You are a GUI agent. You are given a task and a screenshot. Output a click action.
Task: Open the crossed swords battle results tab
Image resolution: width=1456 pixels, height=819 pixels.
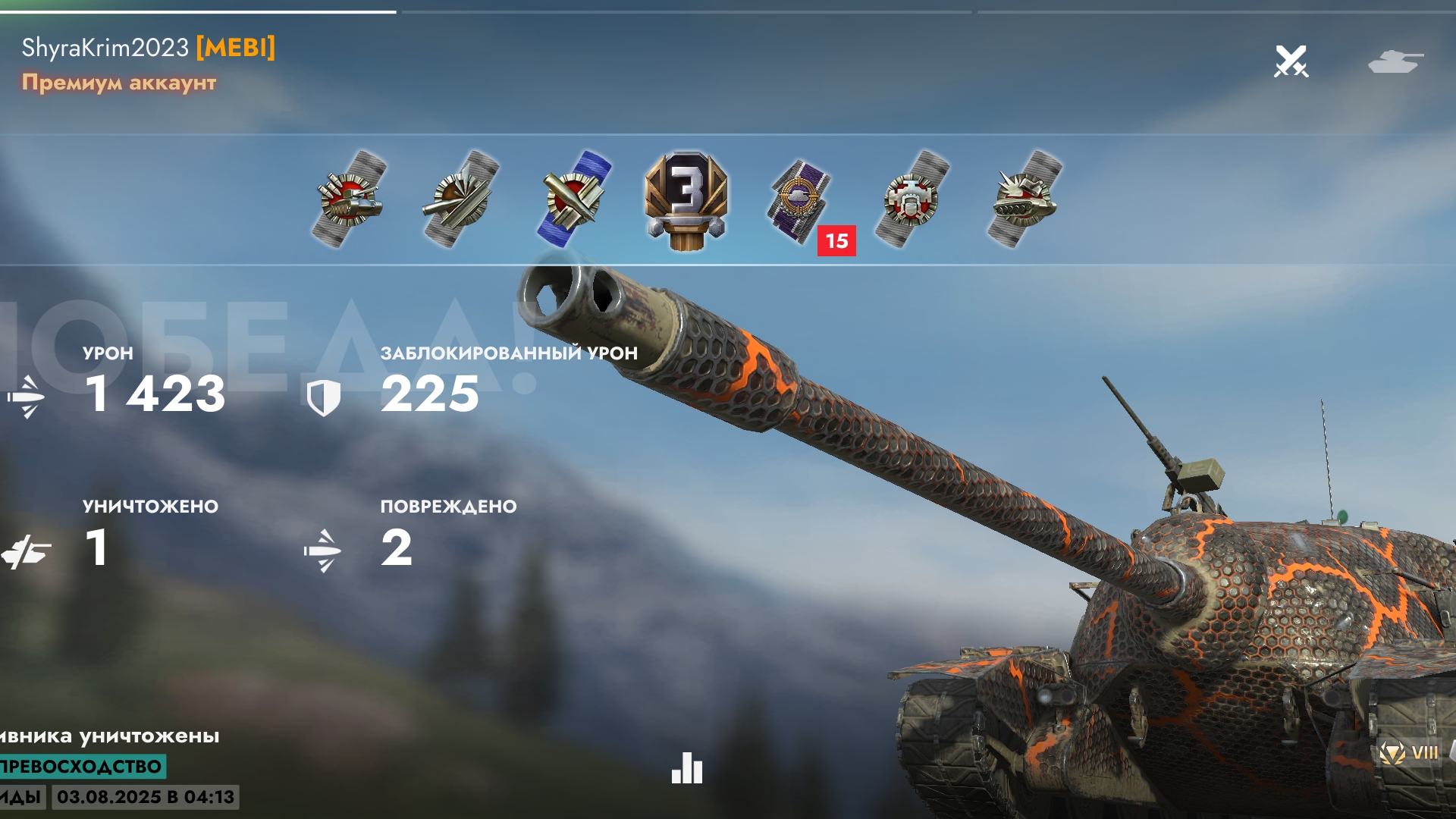1291,61
